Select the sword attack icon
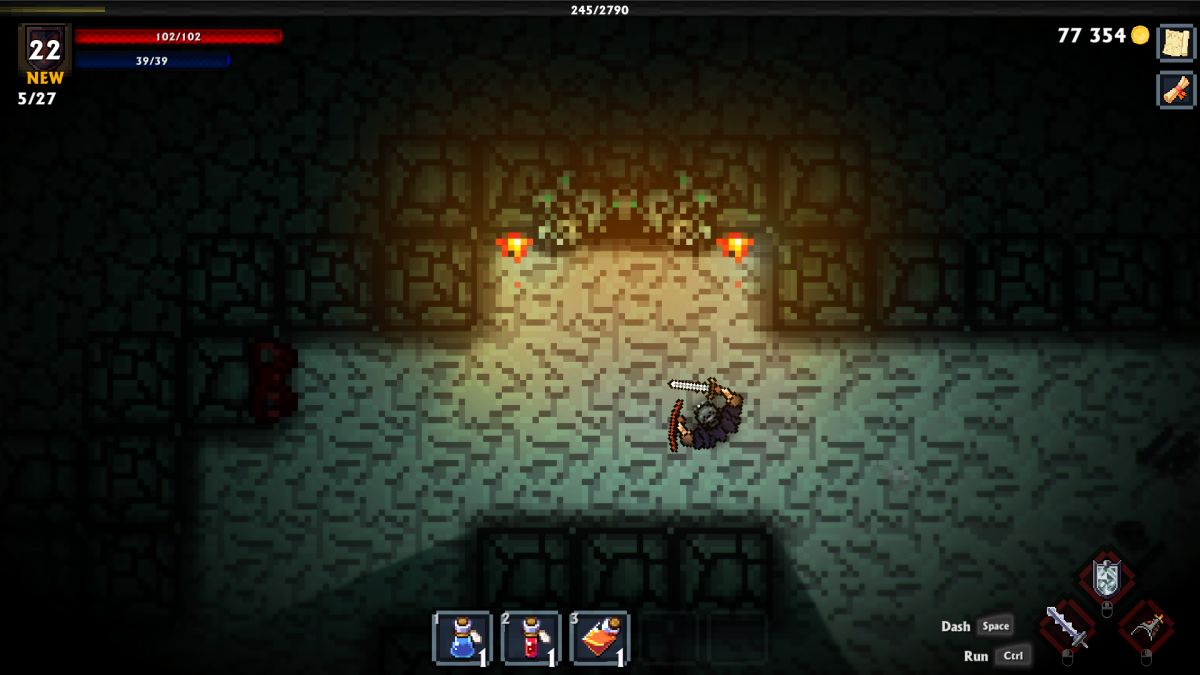 point(1067,627)
